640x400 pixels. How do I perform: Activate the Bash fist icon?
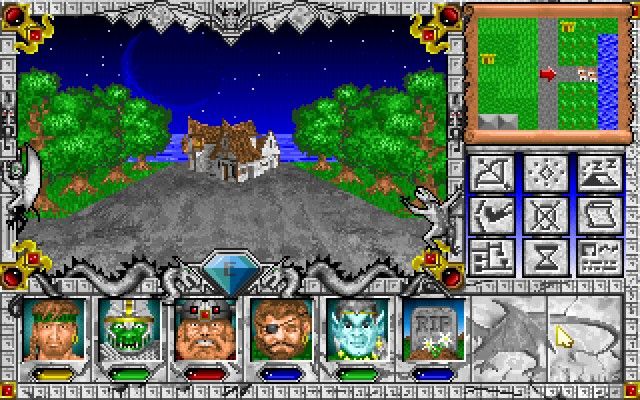tap(490, 214)
